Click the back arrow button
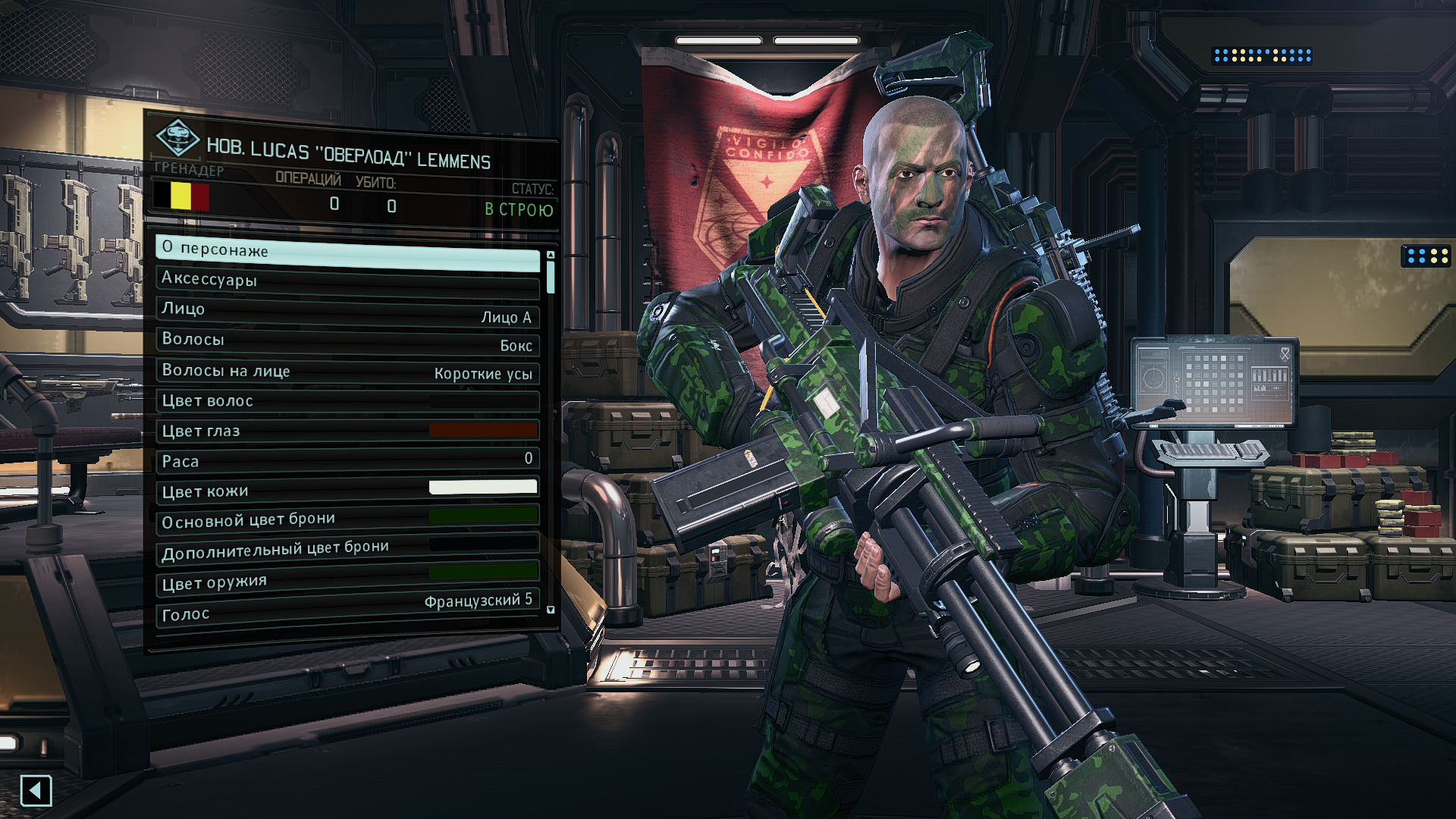 (x=36, y=791)
